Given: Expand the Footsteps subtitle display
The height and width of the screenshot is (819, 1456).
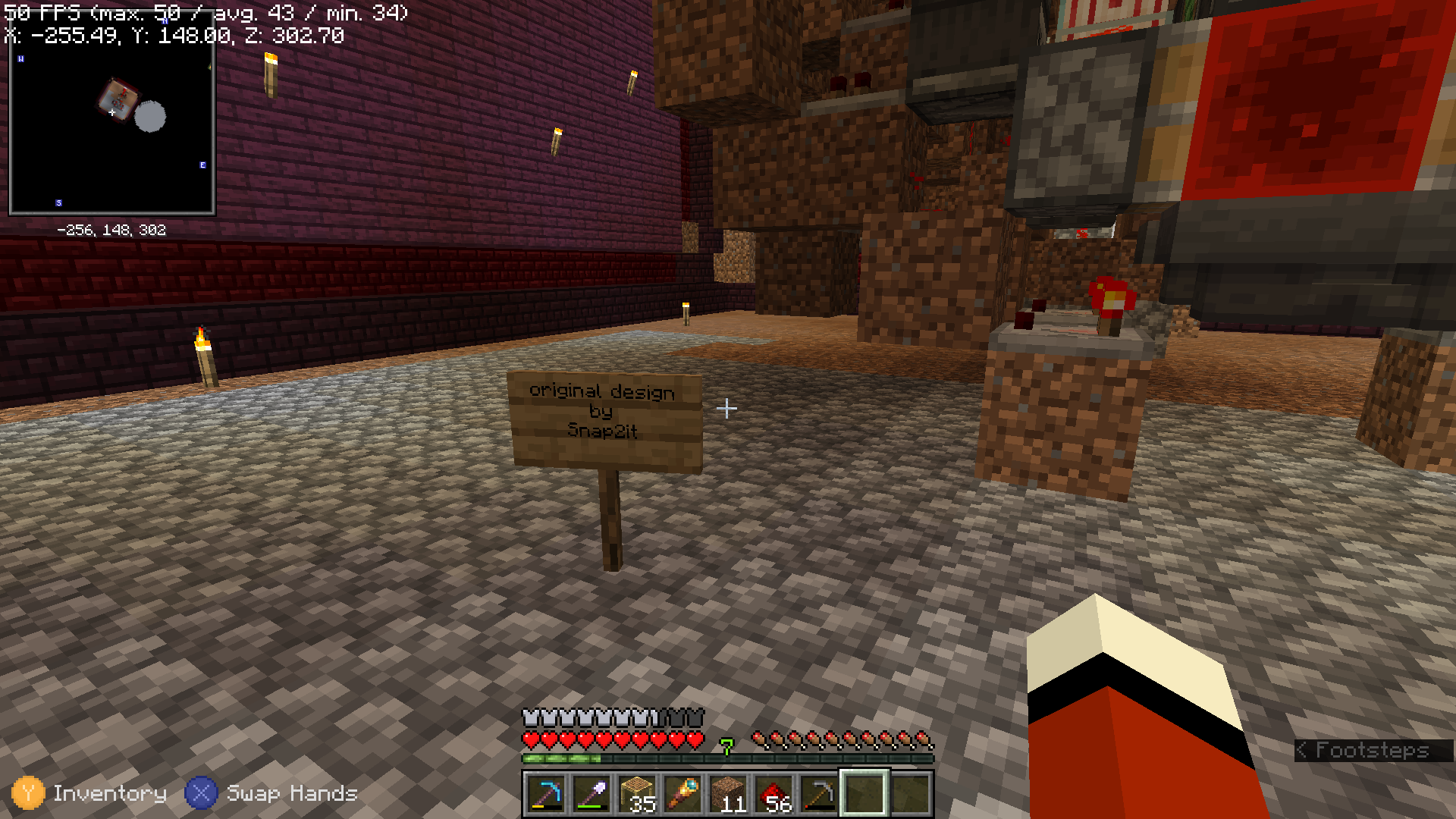Looking at the screenshot, I should point(1373,752).
